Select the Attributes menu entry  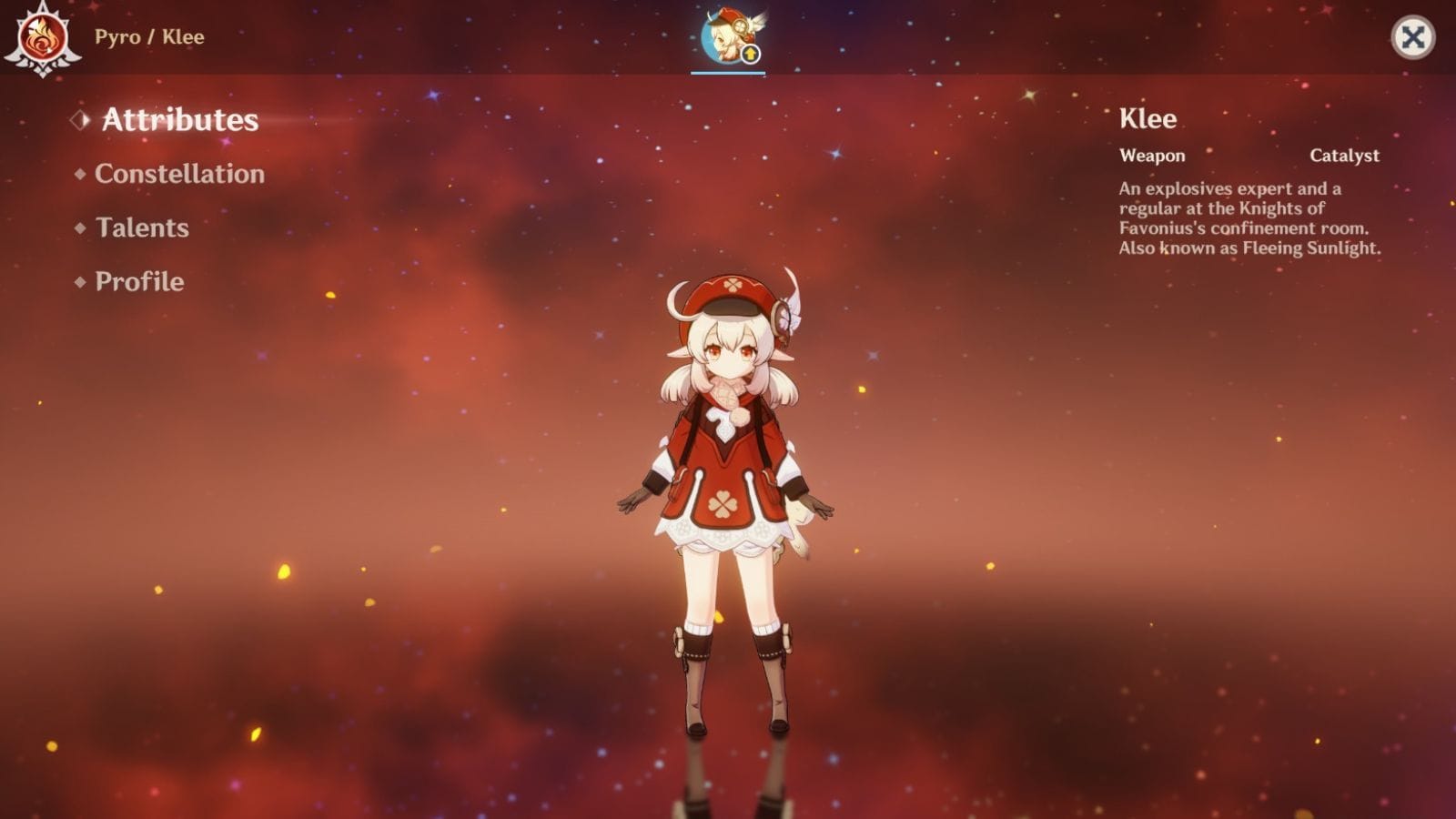point(179,118)
